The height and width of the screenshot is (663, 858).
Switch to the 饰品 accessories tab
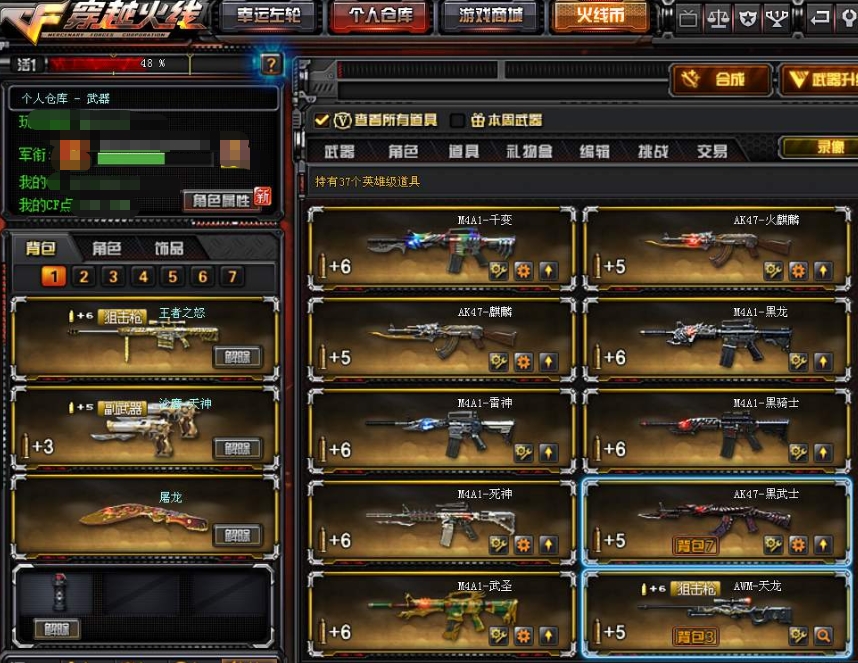click(169, 248)
